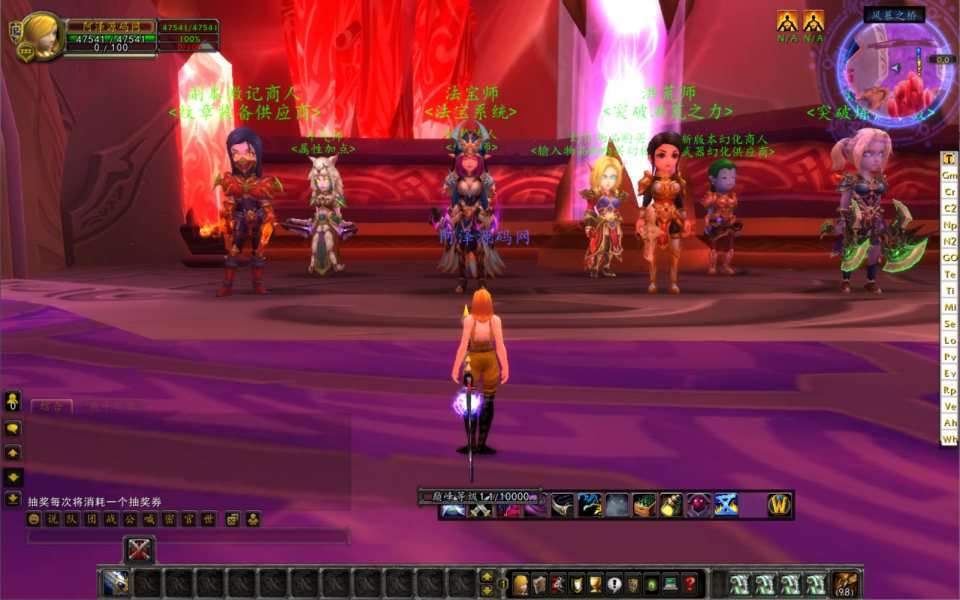960x600 pixels.
Task: Page the action bar up
Action: [487, 577]
